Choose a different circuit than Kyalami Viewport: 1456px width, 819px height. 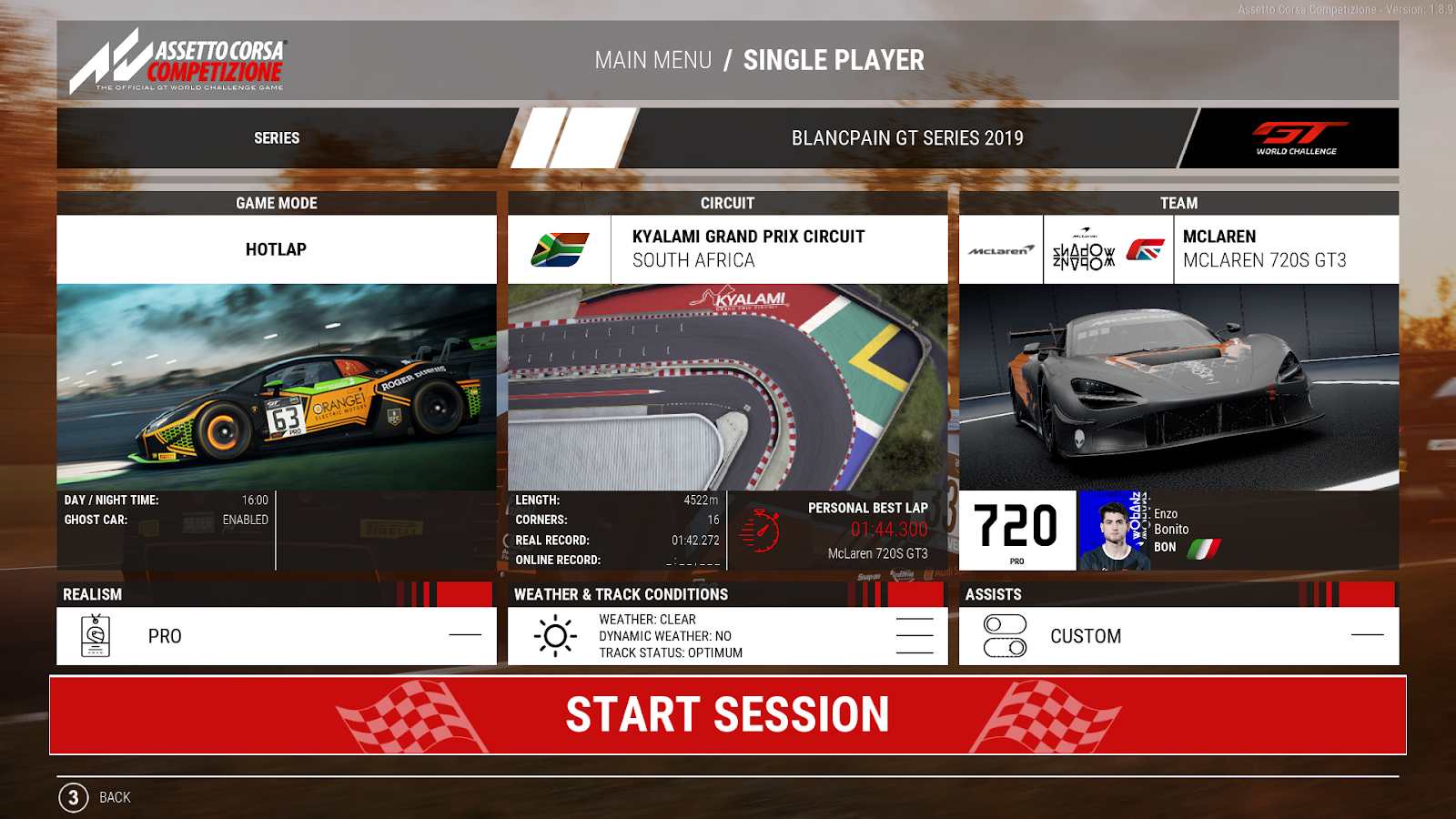coord(748,248)
